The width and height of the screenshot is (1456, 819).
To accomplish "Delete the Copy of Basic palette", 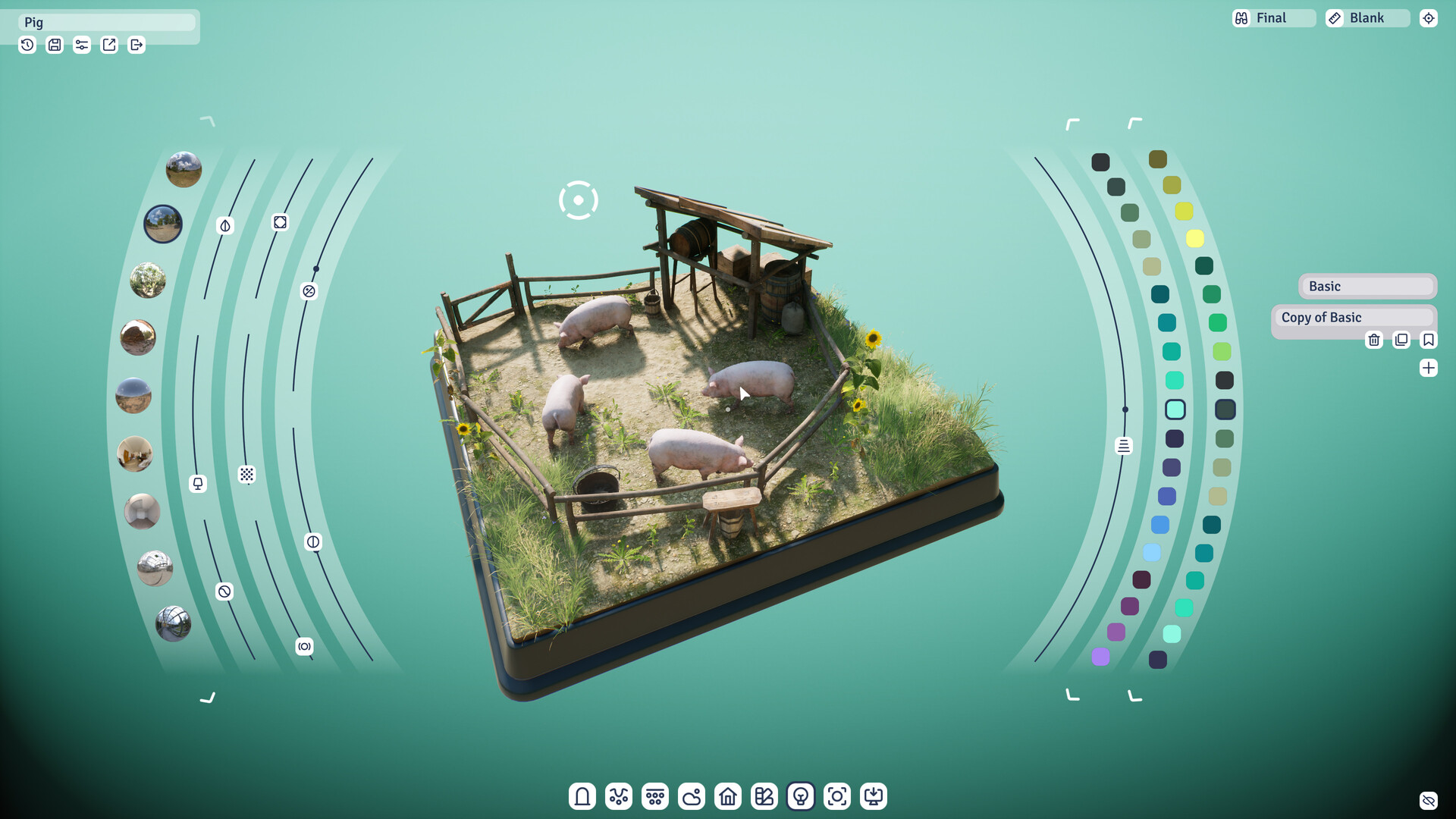I will click(1374, 340).
